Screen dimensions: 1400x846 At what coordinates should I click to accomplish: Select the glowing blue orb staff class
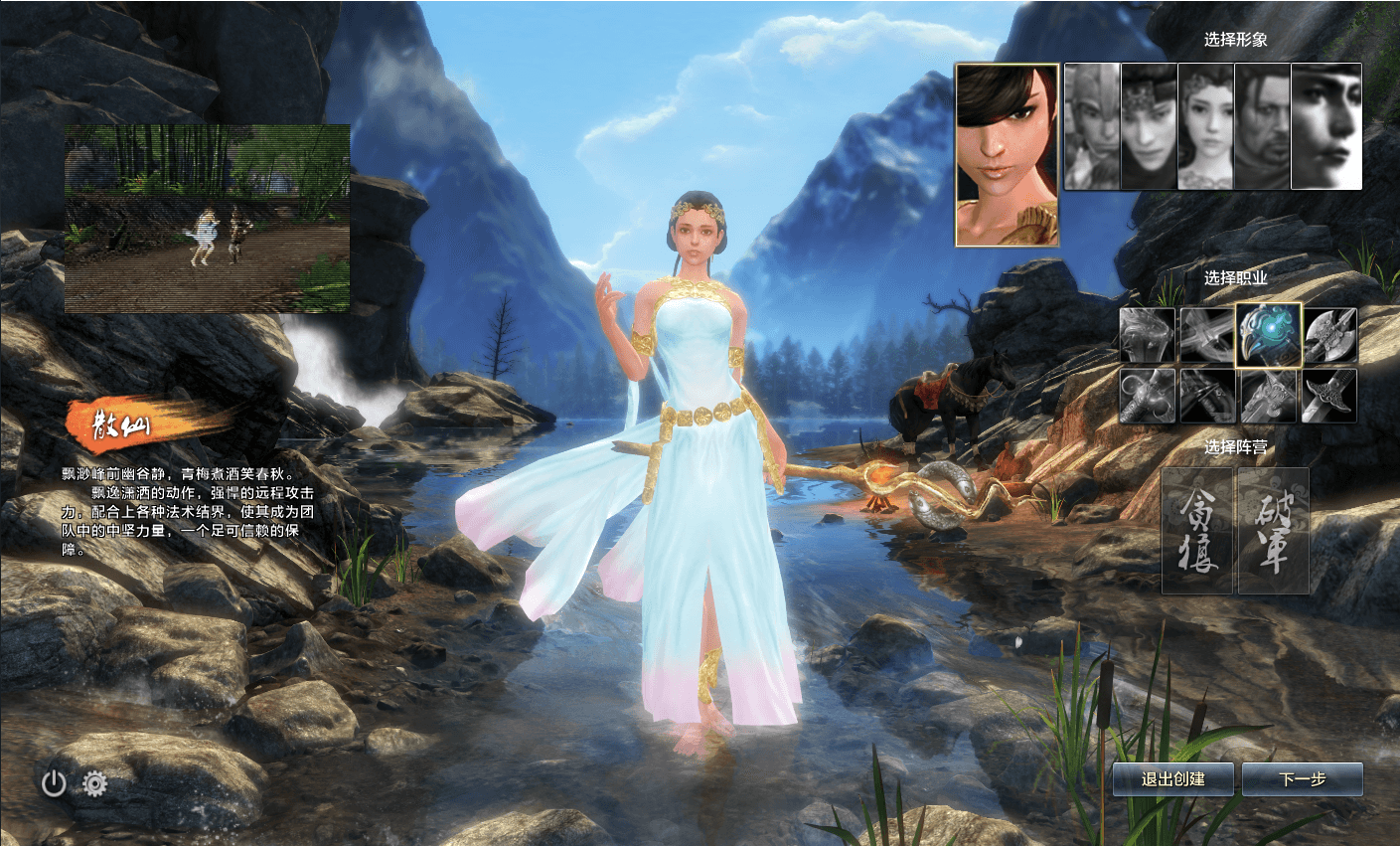click(x=1269, y=335)
